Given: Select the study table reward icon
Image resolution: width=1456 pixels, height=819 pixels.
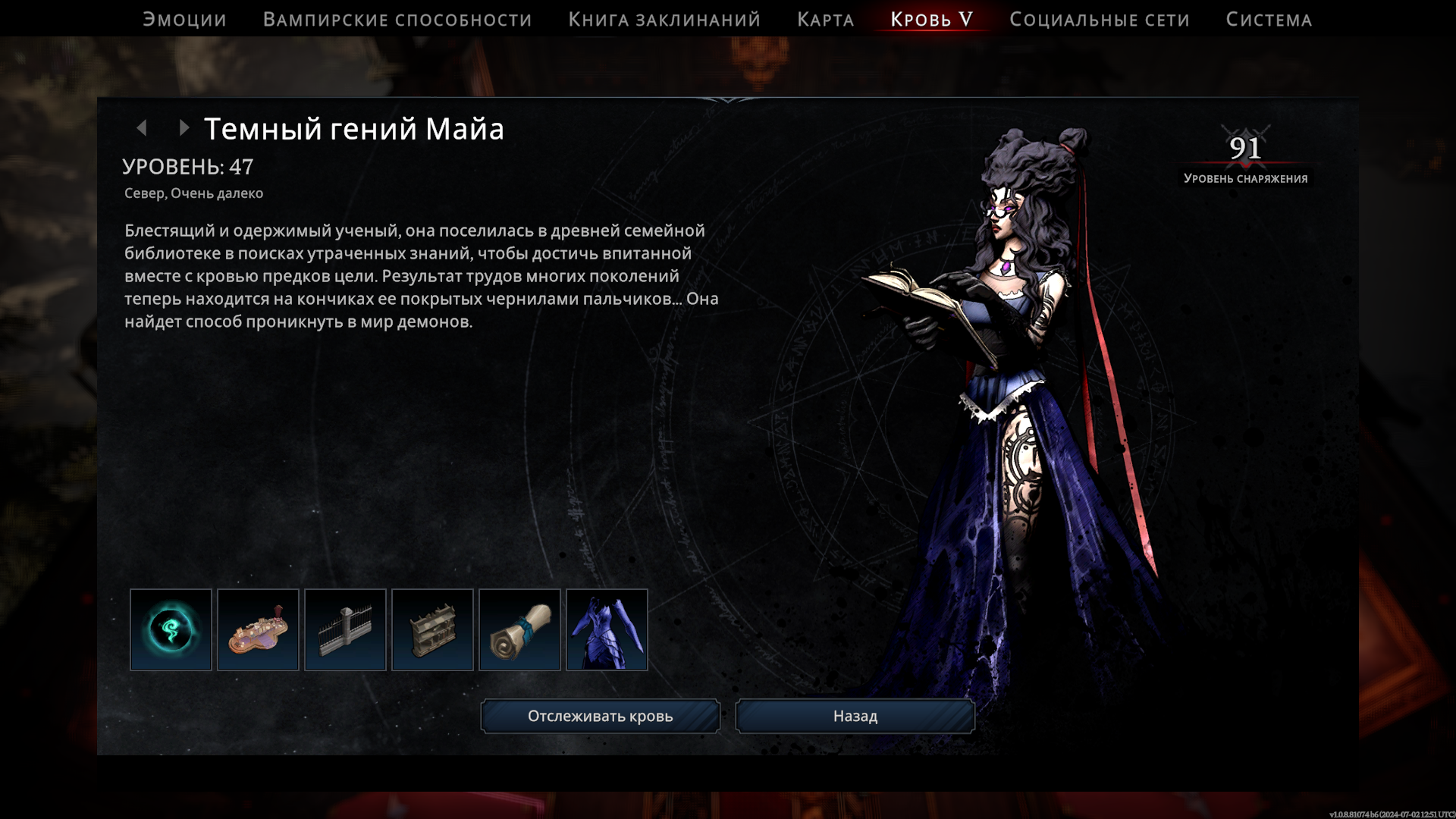Looking at the screenshot, I should pos(258,629).
